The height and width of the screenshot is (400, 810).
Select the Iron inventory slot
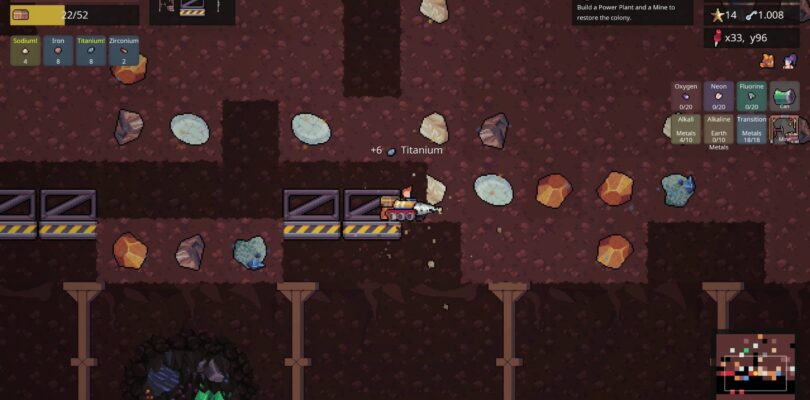58,51
